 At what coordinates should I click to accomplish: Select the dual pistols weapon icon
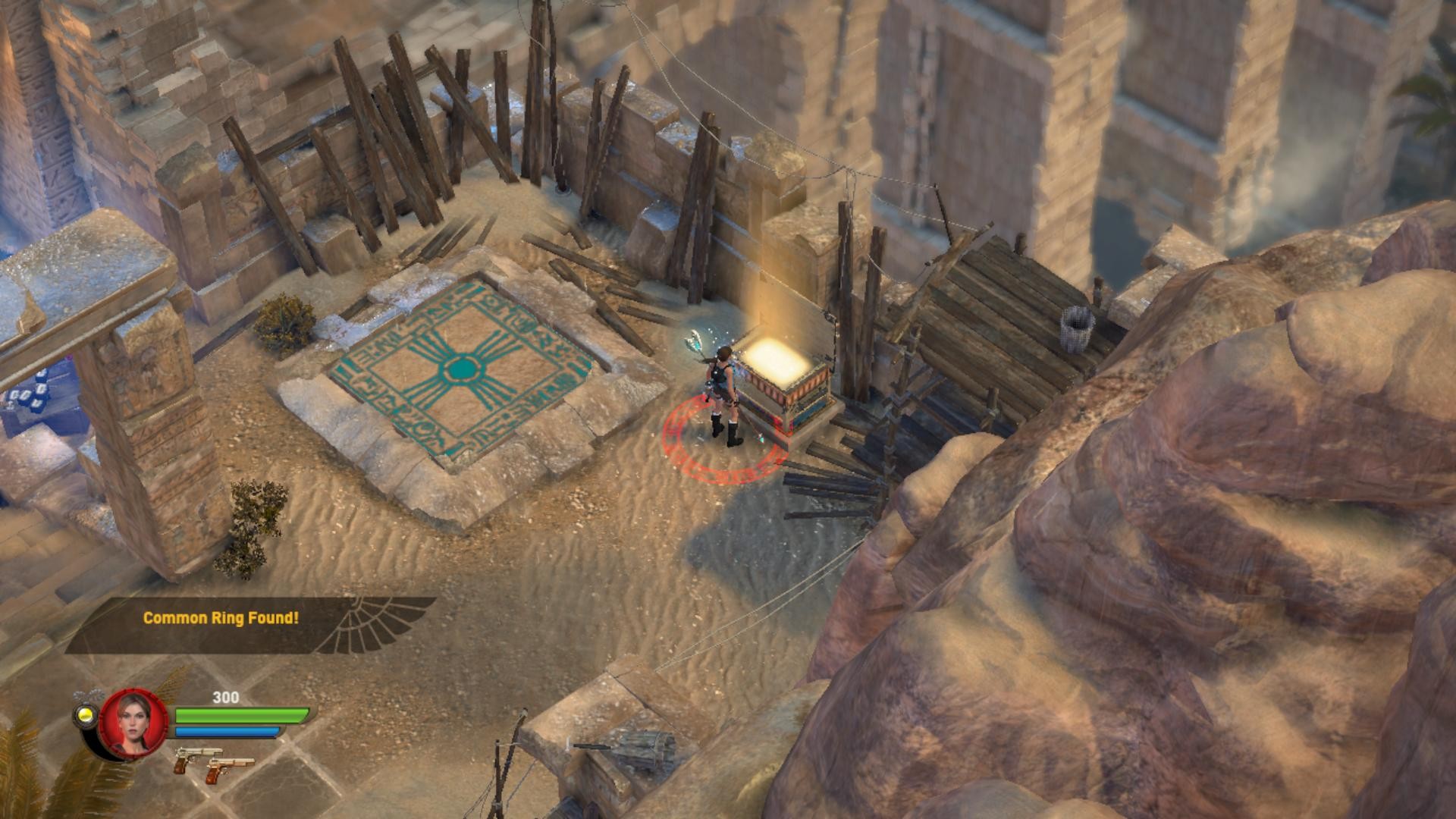coord(213,761)
